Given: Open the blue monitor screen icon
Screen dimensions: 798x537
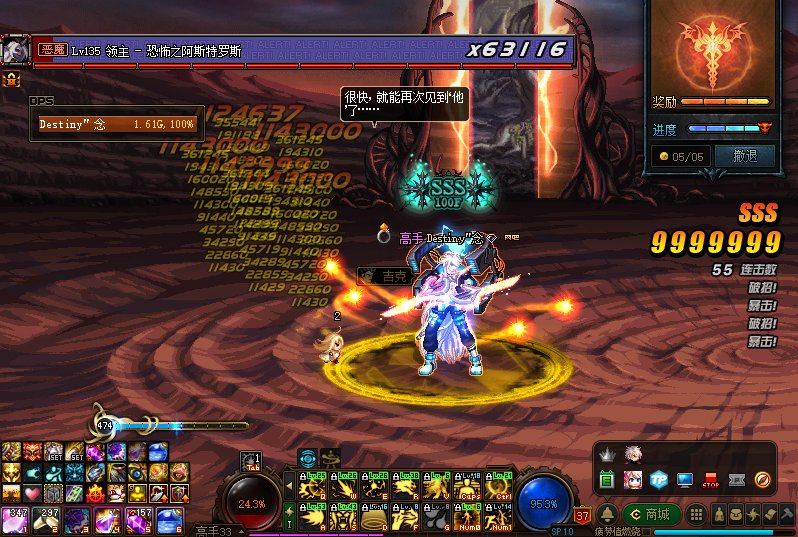Looking at the screenshot, I should pos(685,480).
